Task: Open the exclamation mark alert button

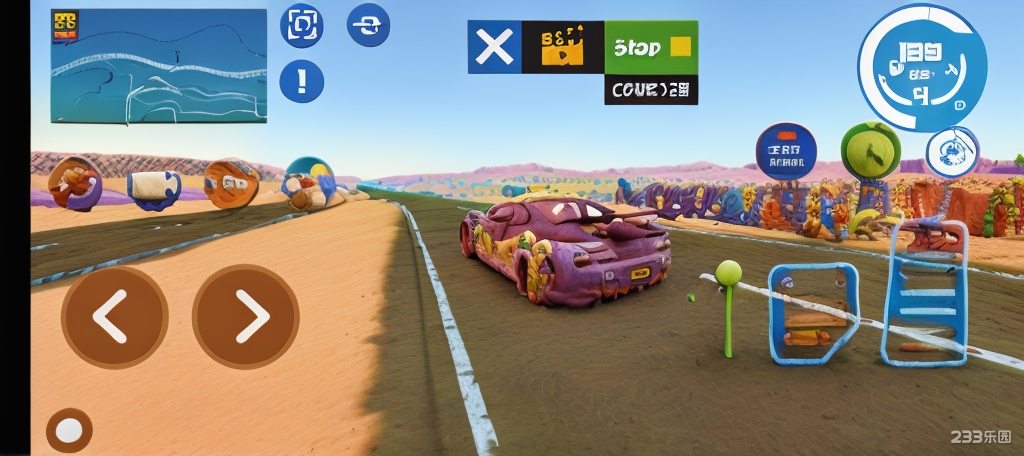Action: [x=301, y=81]
